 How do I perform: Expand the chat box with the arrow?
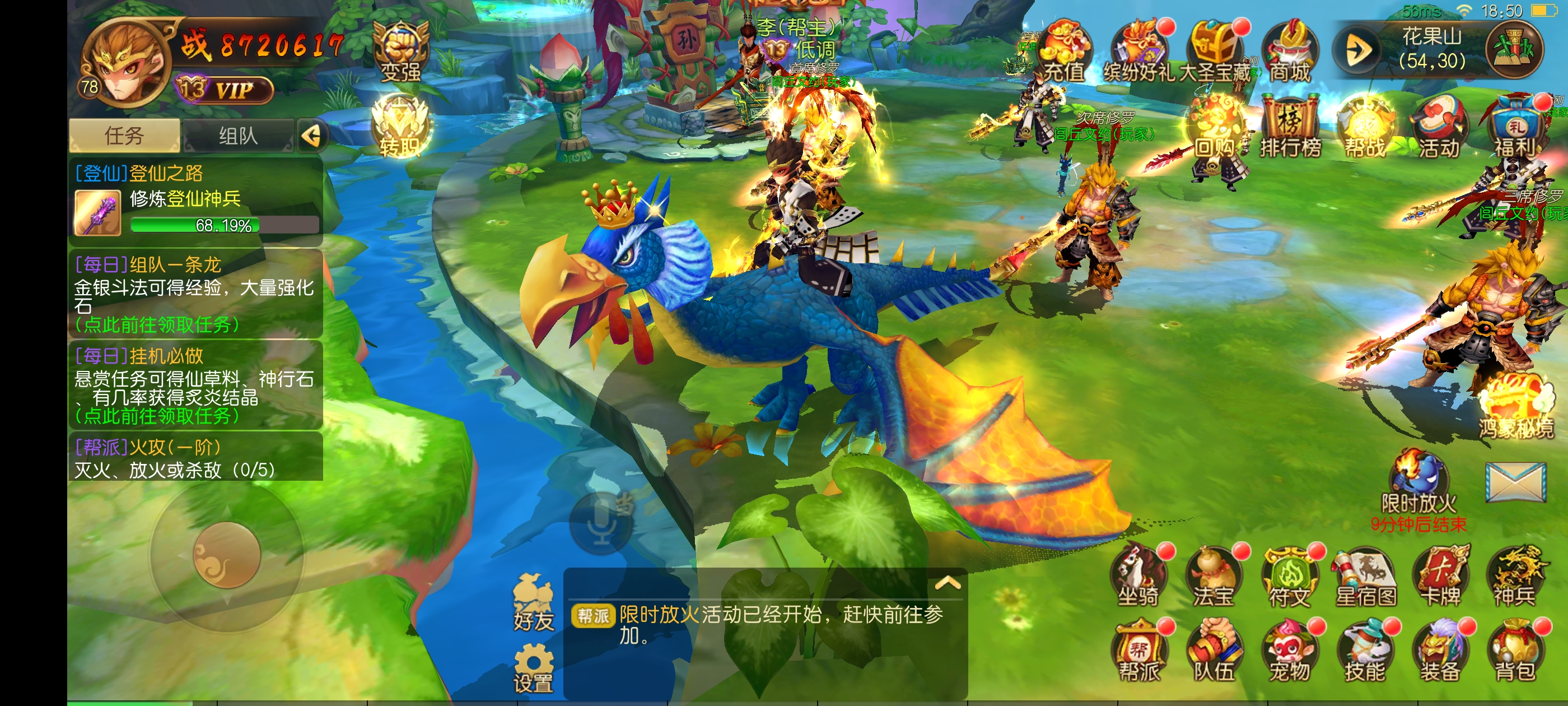pos(947,583)
